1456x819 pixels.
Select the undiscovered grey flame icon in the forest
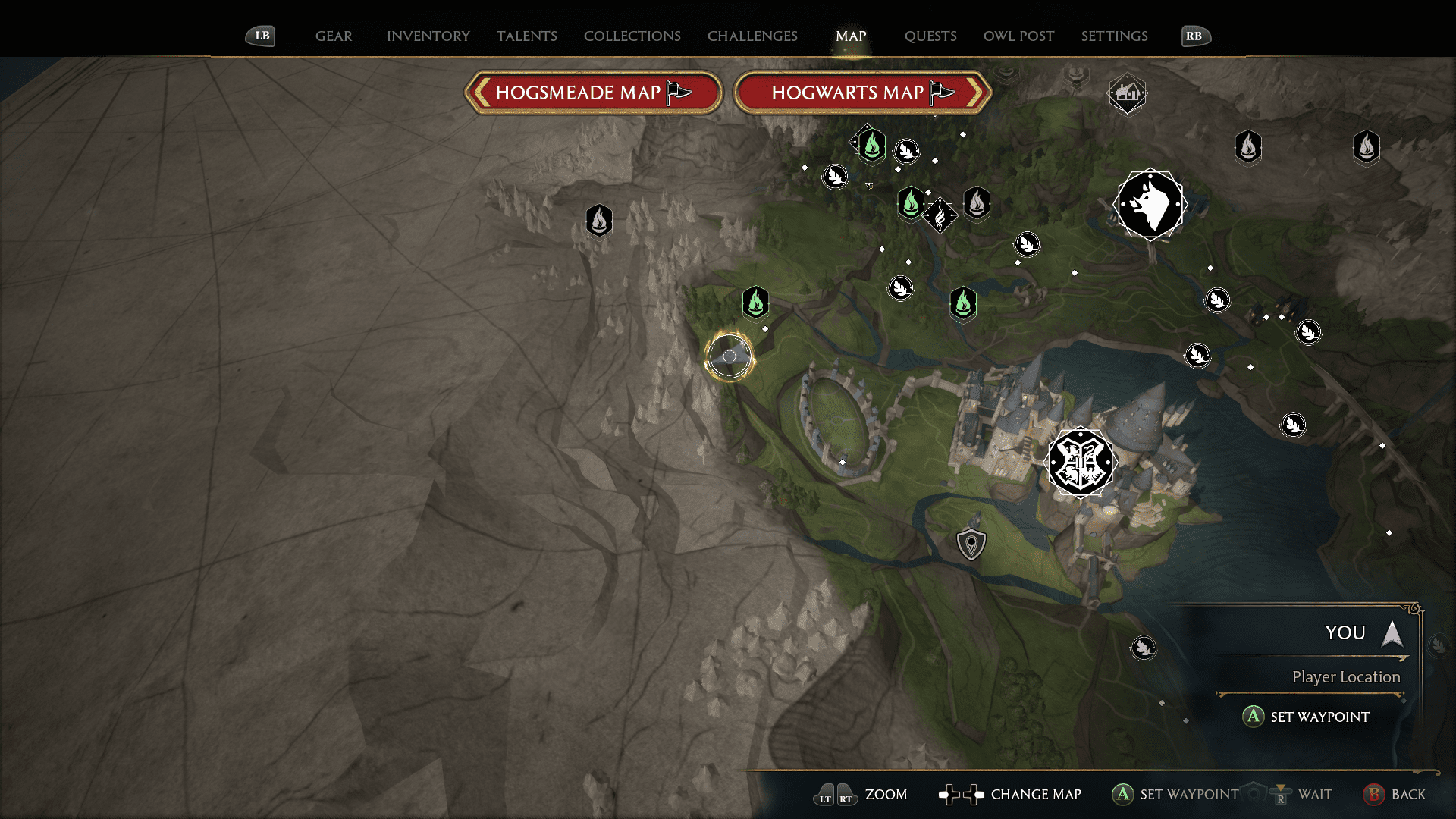point(977,203)
